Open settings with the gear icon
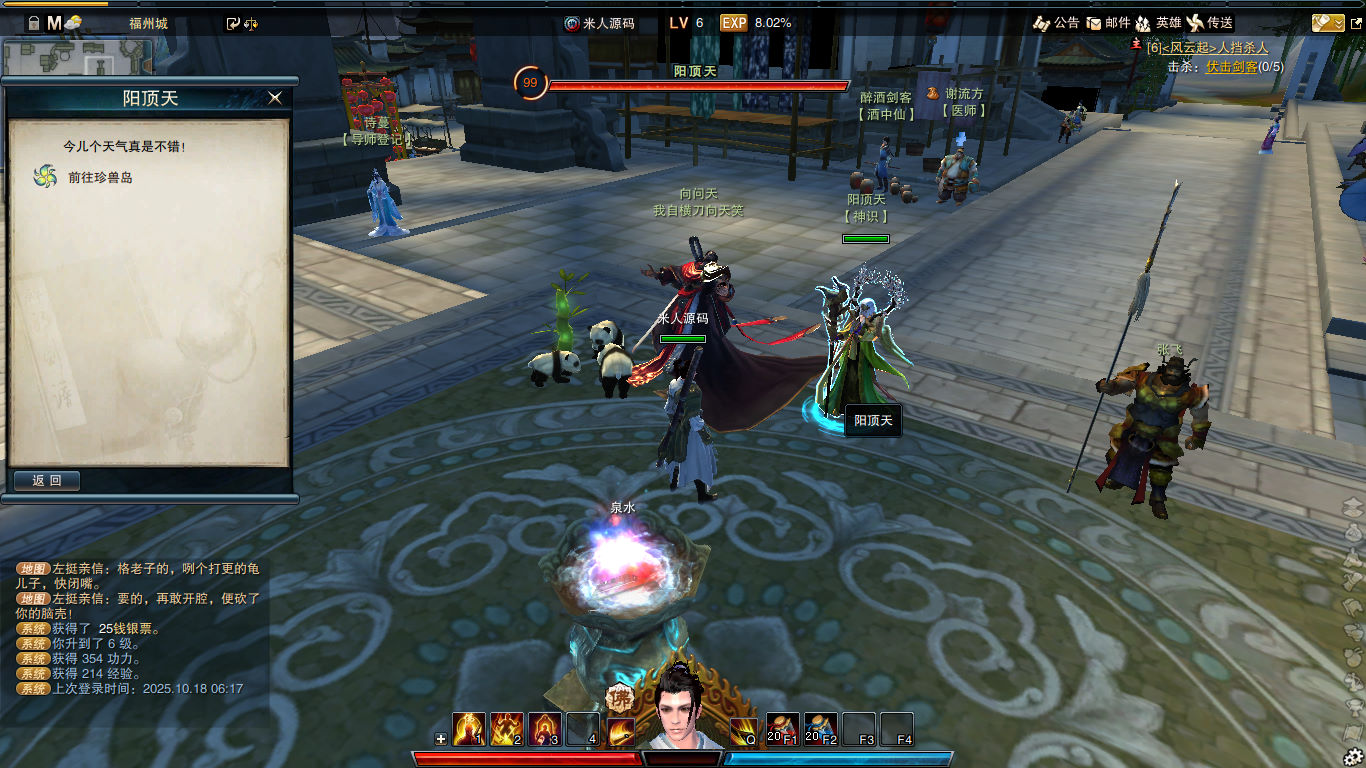Viewport: 1366px width, 768px height. pyautogui.click(x=1353, y=757)
